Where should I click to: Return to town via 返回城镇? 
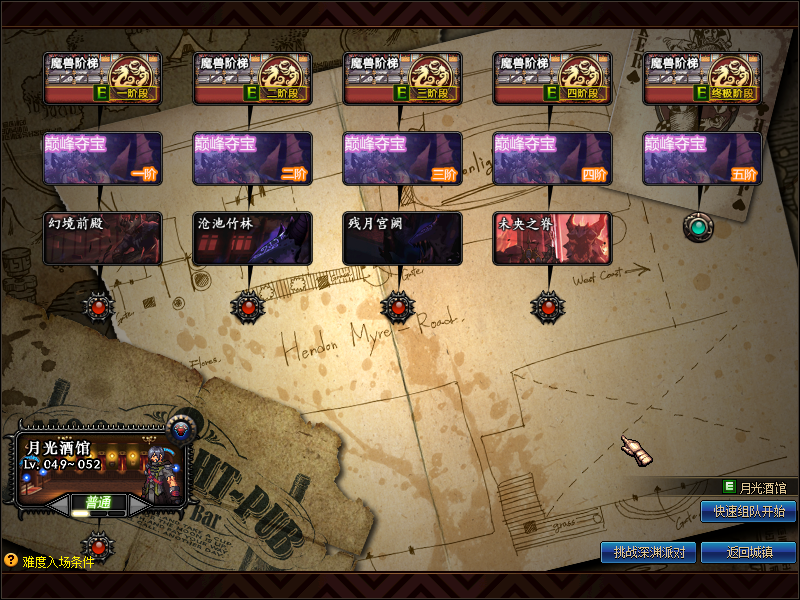(x=748, y=552)
